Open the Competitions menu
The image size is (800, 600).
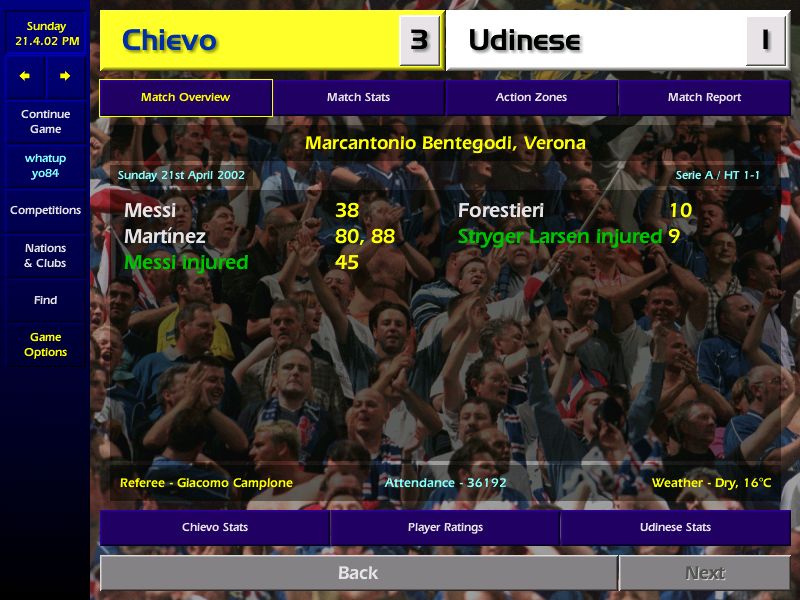pyautogui.click(x=45, y=210)
